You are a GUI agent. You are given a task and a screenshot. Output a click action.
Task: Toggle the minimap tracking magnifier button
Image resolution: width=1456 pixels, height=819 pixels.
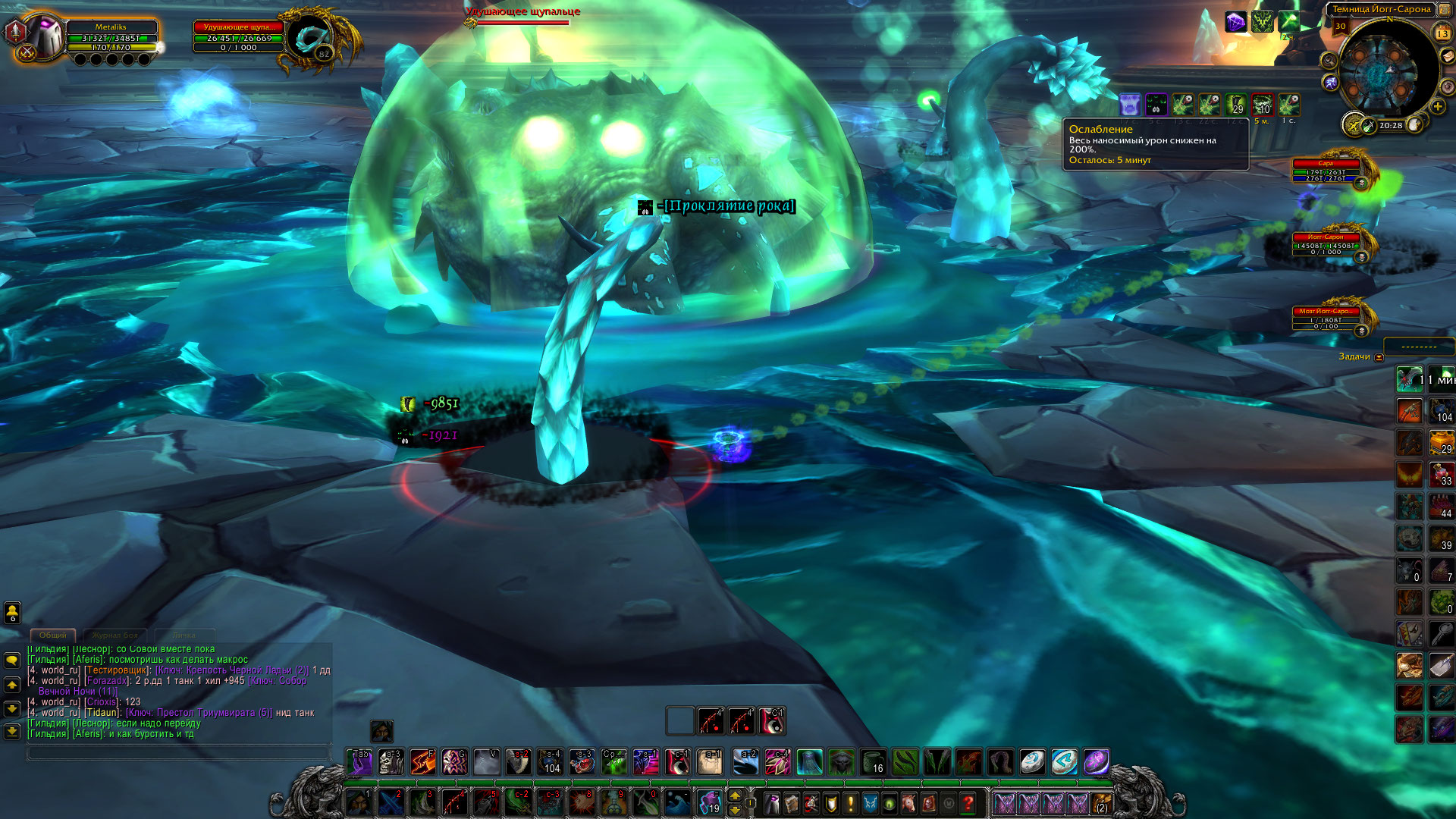point(1329,61)
